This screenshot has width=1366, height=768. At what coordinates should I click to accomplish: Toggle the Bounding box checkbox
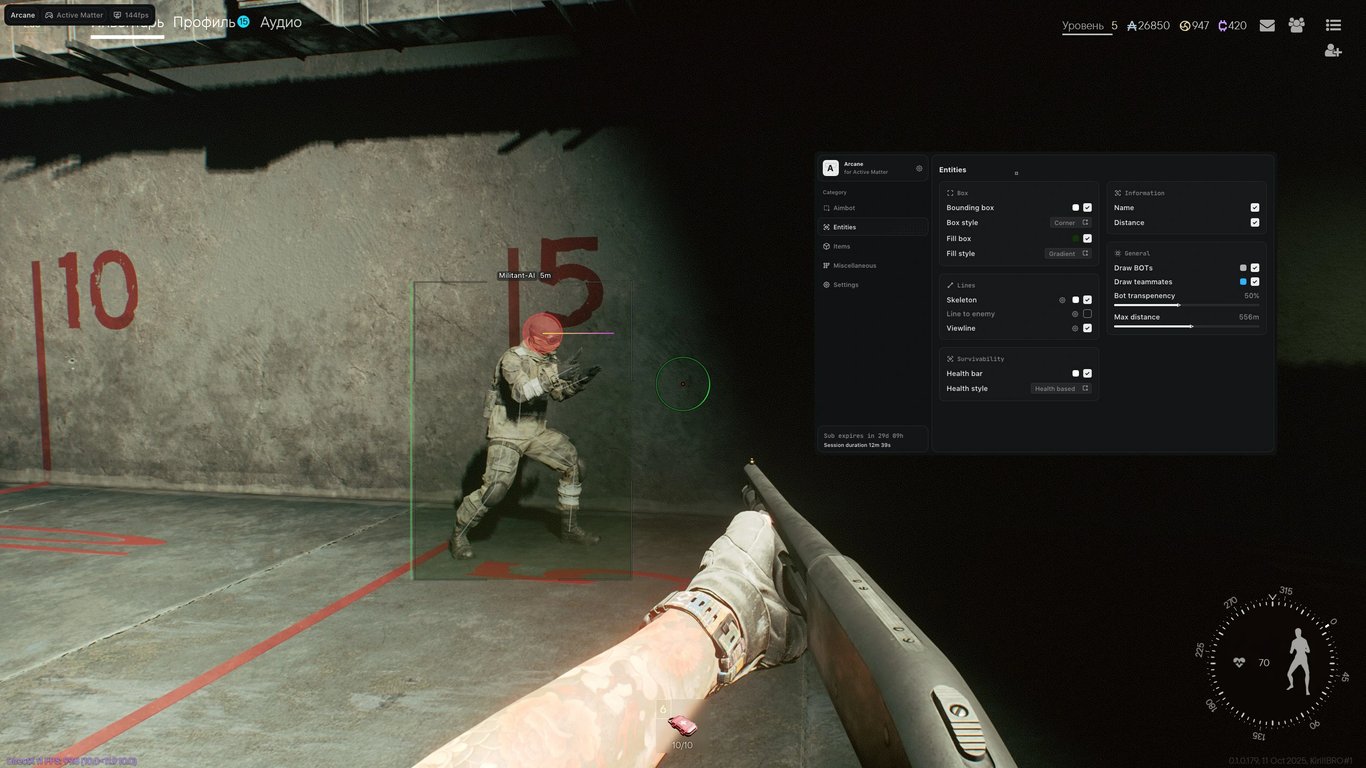point(1087,207)
